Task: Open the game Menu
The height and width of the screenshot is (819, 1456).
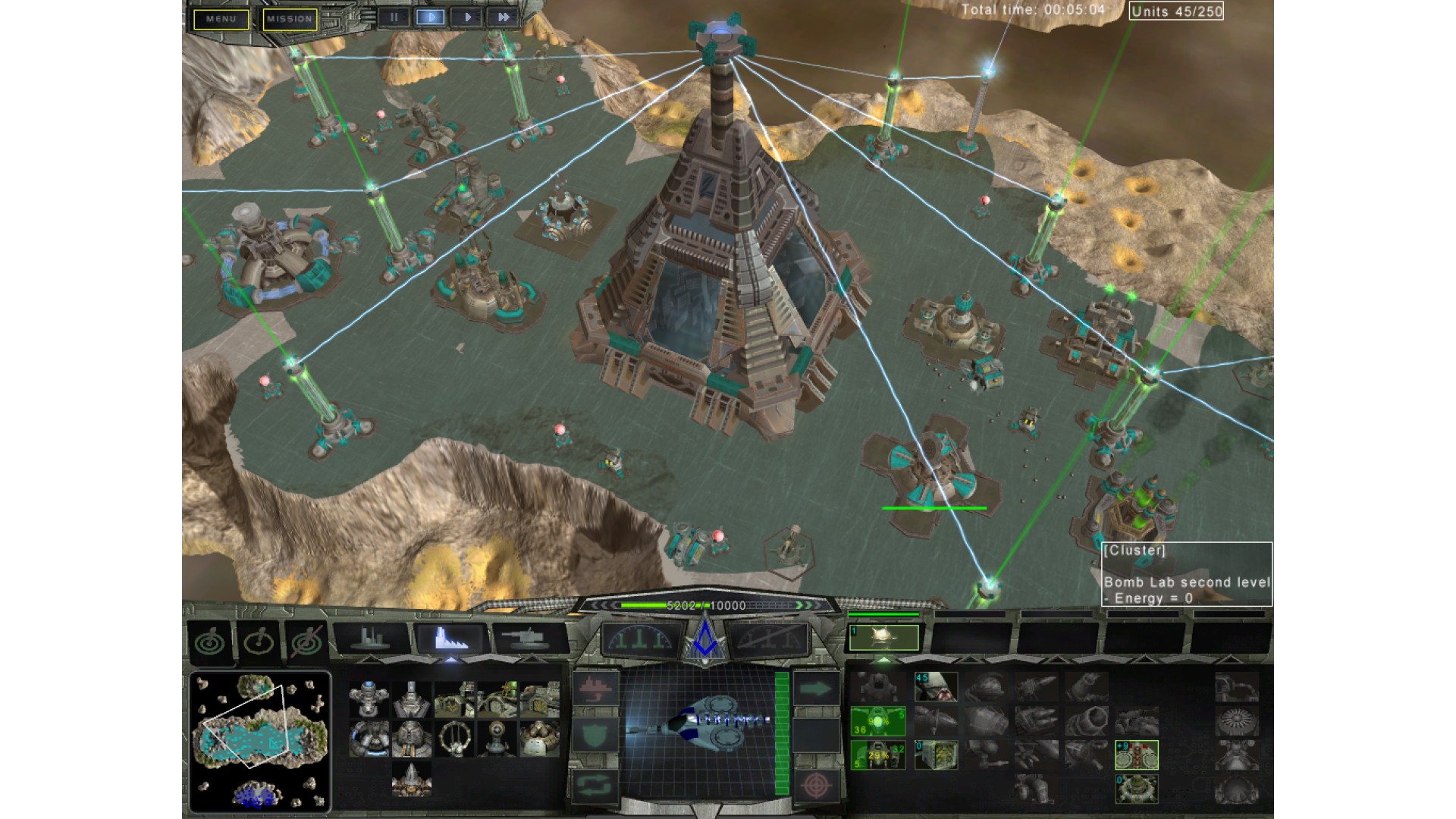Action: pyautogui.click(x=221, y=19)
